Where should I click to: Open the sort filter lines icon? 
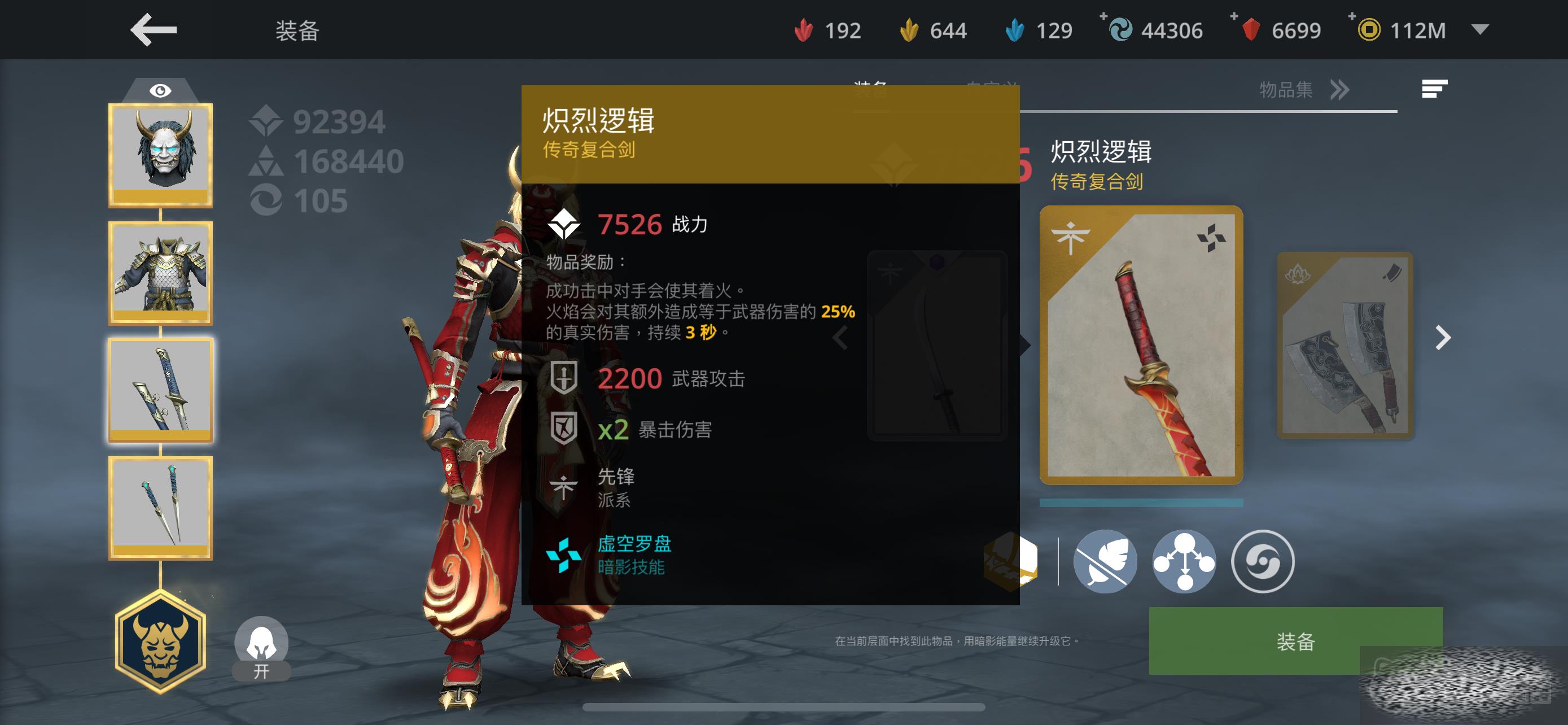point(1434,89)
